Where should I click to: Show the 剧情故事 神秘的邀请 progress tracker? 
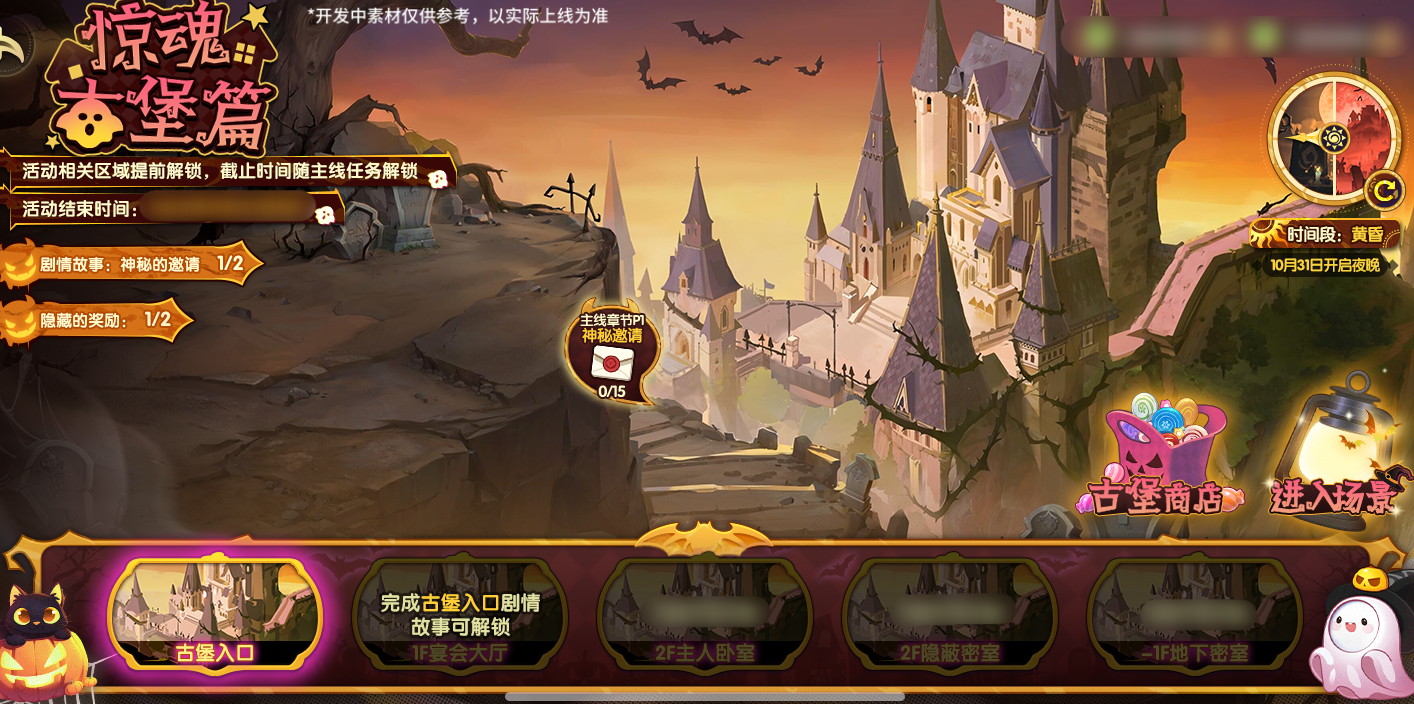(x=132, y=264)
